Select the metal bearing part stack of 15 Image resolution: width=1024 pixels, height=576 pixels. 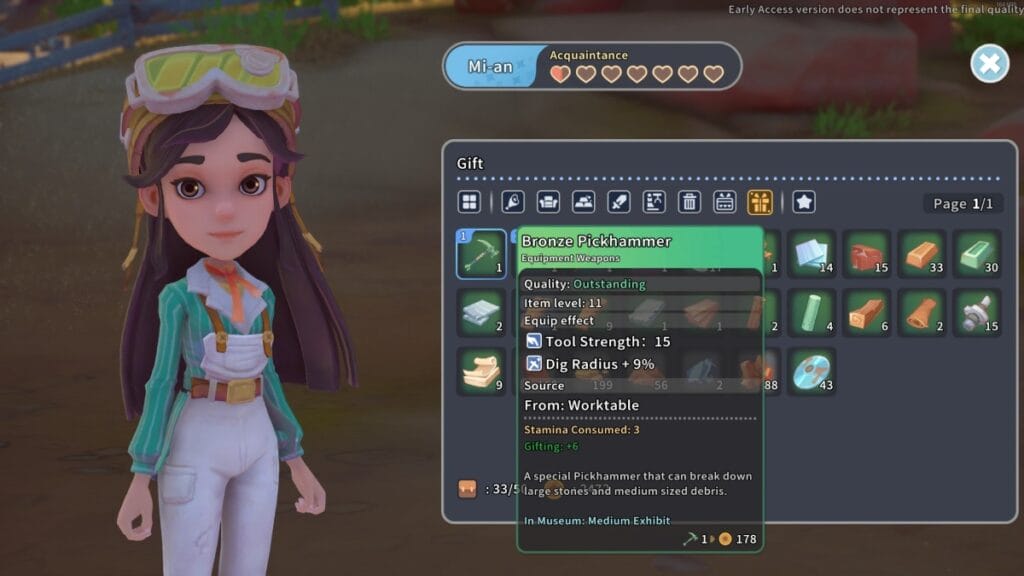976,312
